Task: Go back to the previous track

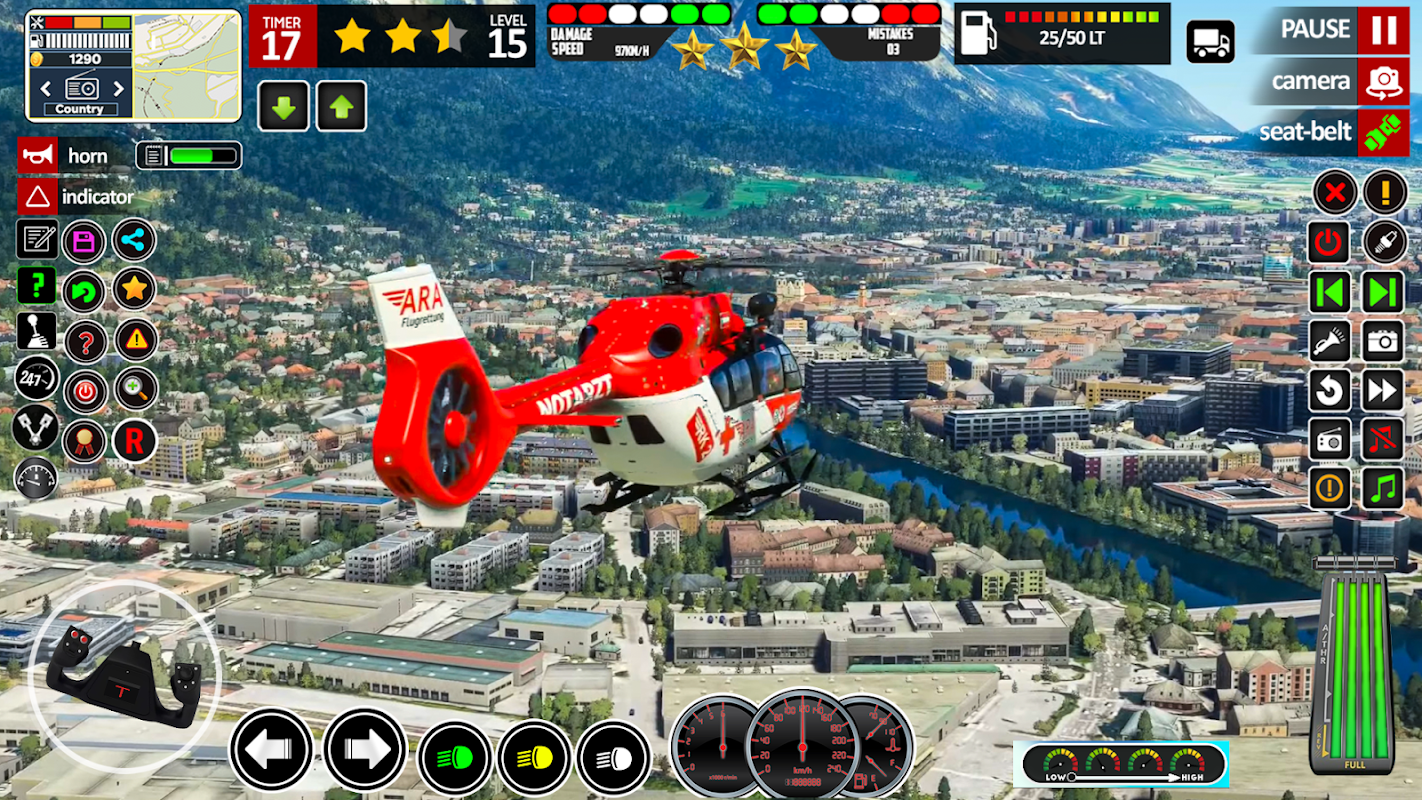Action: tap(1329, 292)
